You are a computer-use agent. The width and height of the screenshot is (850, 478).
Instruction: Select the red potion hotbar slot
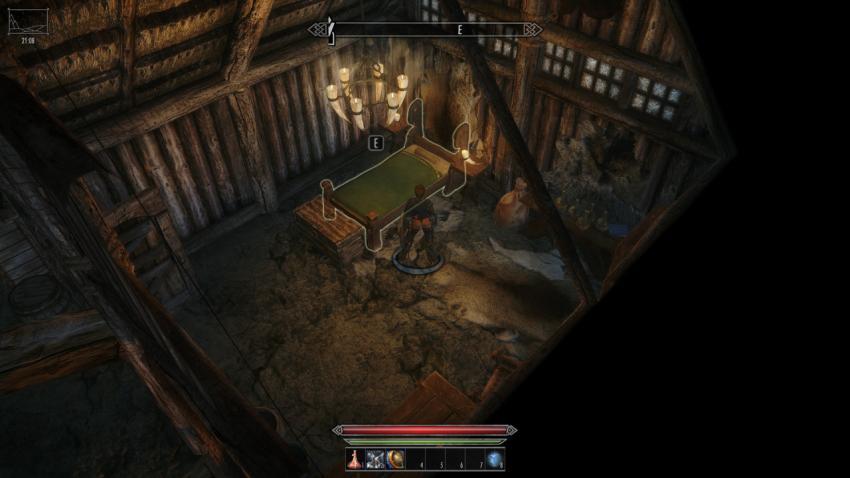pos(356,460)
